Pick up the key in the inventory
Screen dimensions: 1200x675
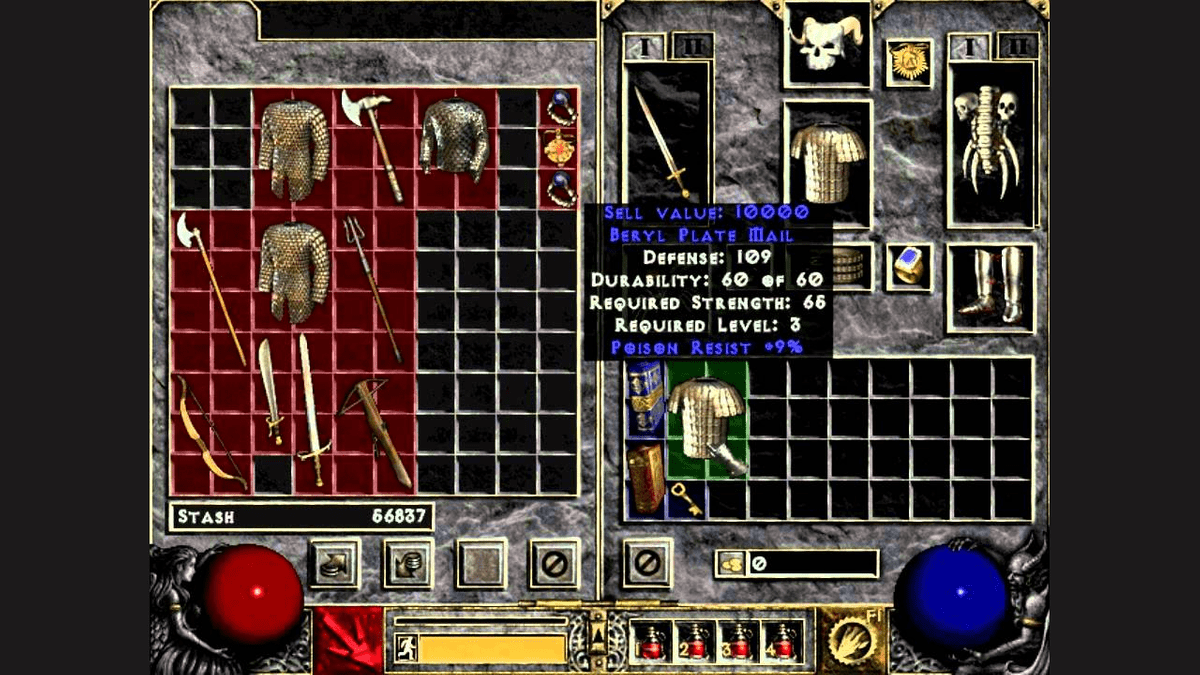686,499
